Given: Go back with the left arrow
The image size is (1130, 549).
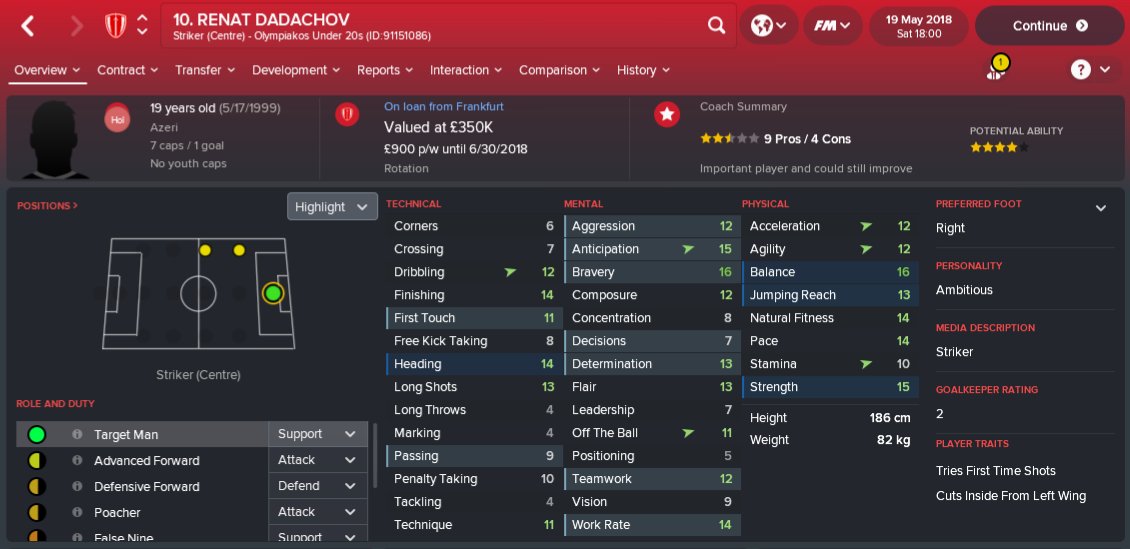Looking at the screenshot, I should click(28, 26).
